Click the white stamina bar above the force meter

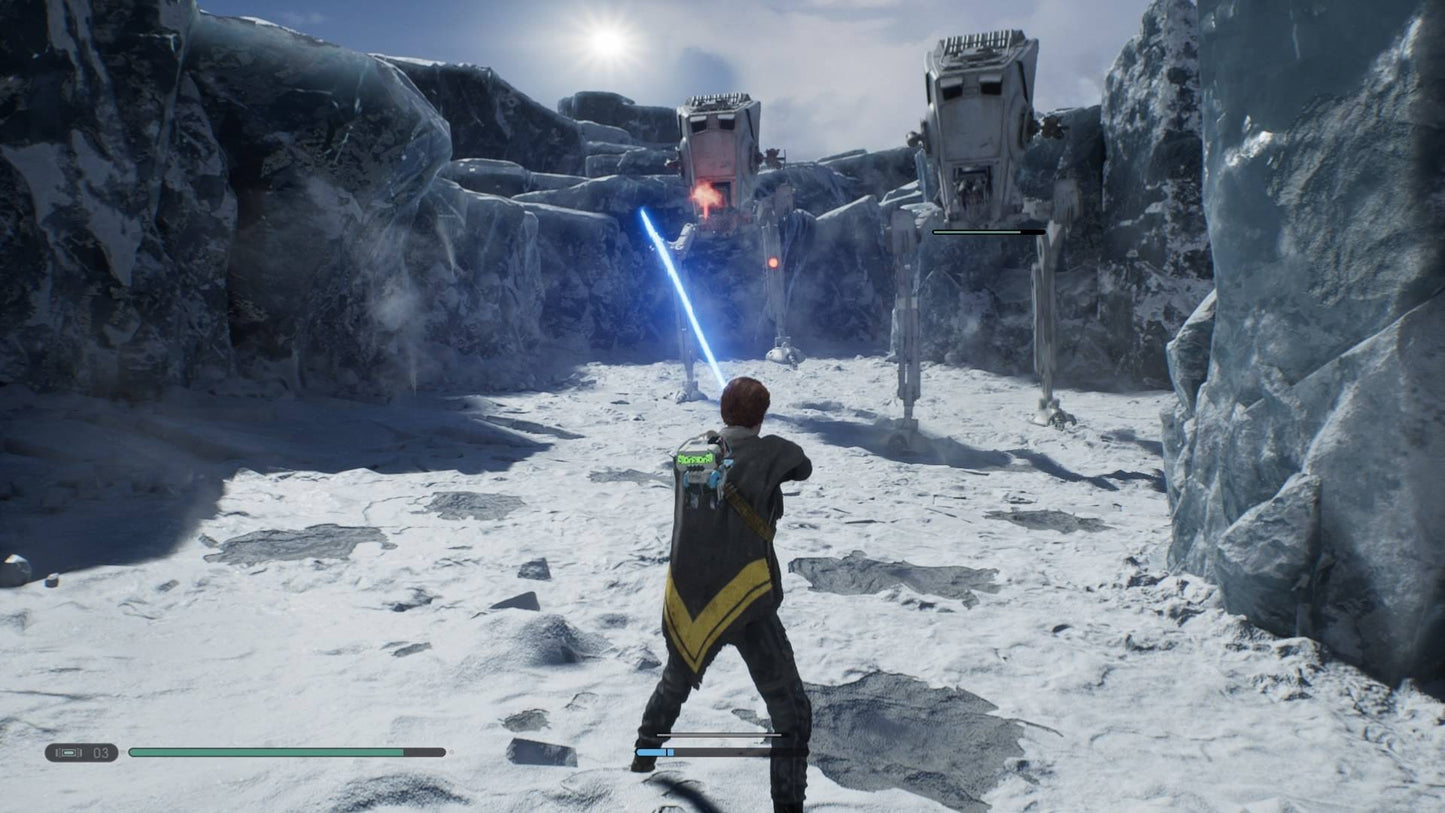pos(720,736)
